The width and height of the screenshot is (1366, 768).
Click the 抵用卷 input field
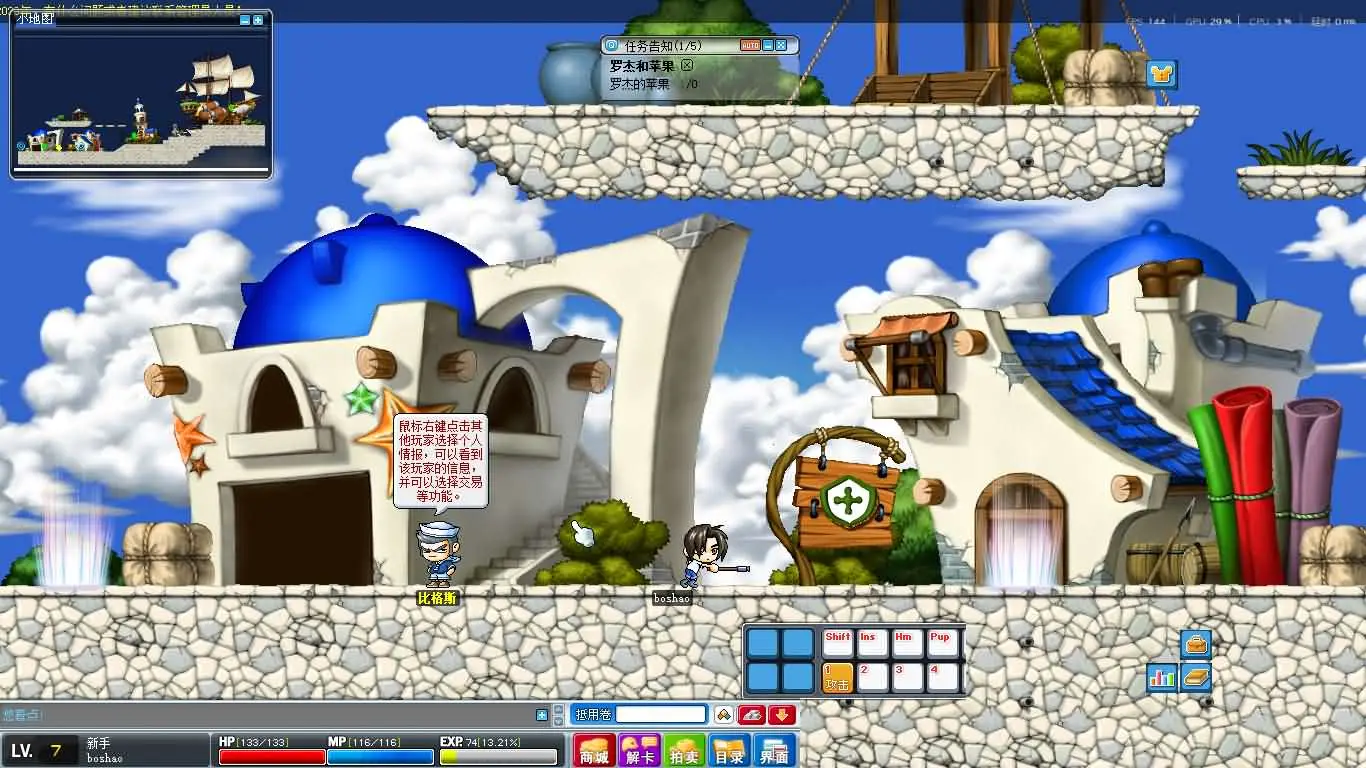point(660,714)
